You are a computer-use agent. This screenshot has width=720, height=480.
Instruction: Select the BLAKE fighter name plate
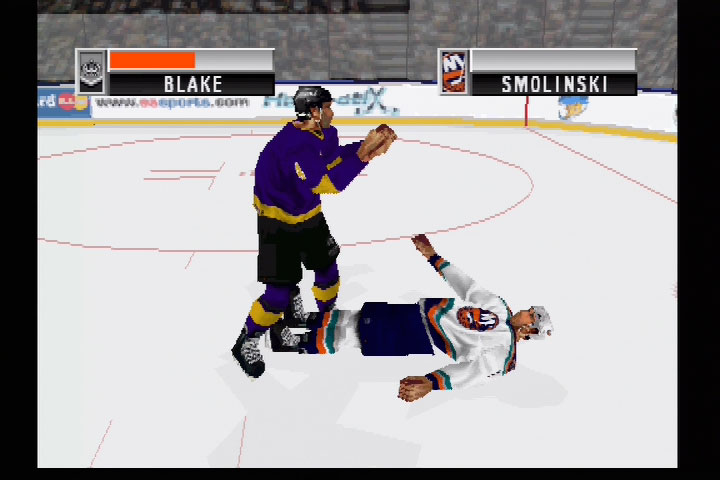pyautogui.click(x=192, y=85)
